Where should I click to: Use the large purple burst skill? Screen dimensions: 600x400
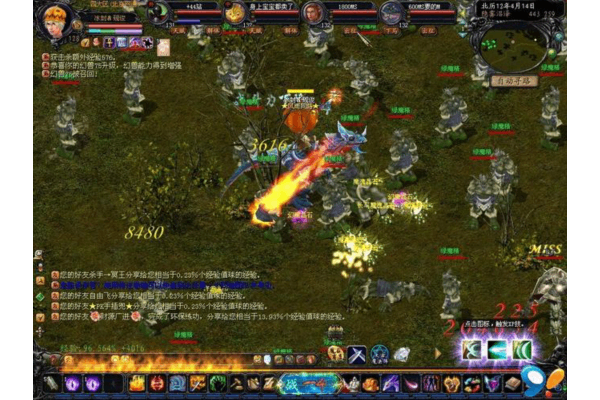click(x=471, y=349)
